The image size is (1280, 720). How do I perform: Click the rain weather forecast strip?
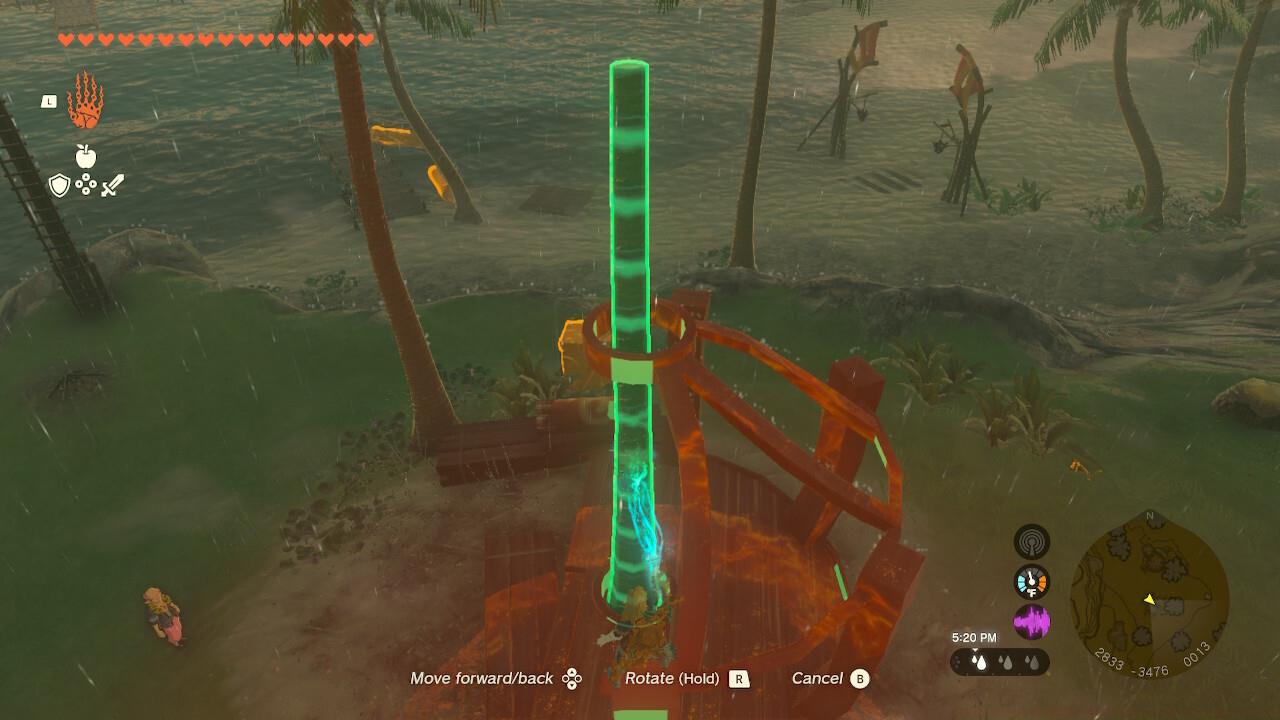1000,662
